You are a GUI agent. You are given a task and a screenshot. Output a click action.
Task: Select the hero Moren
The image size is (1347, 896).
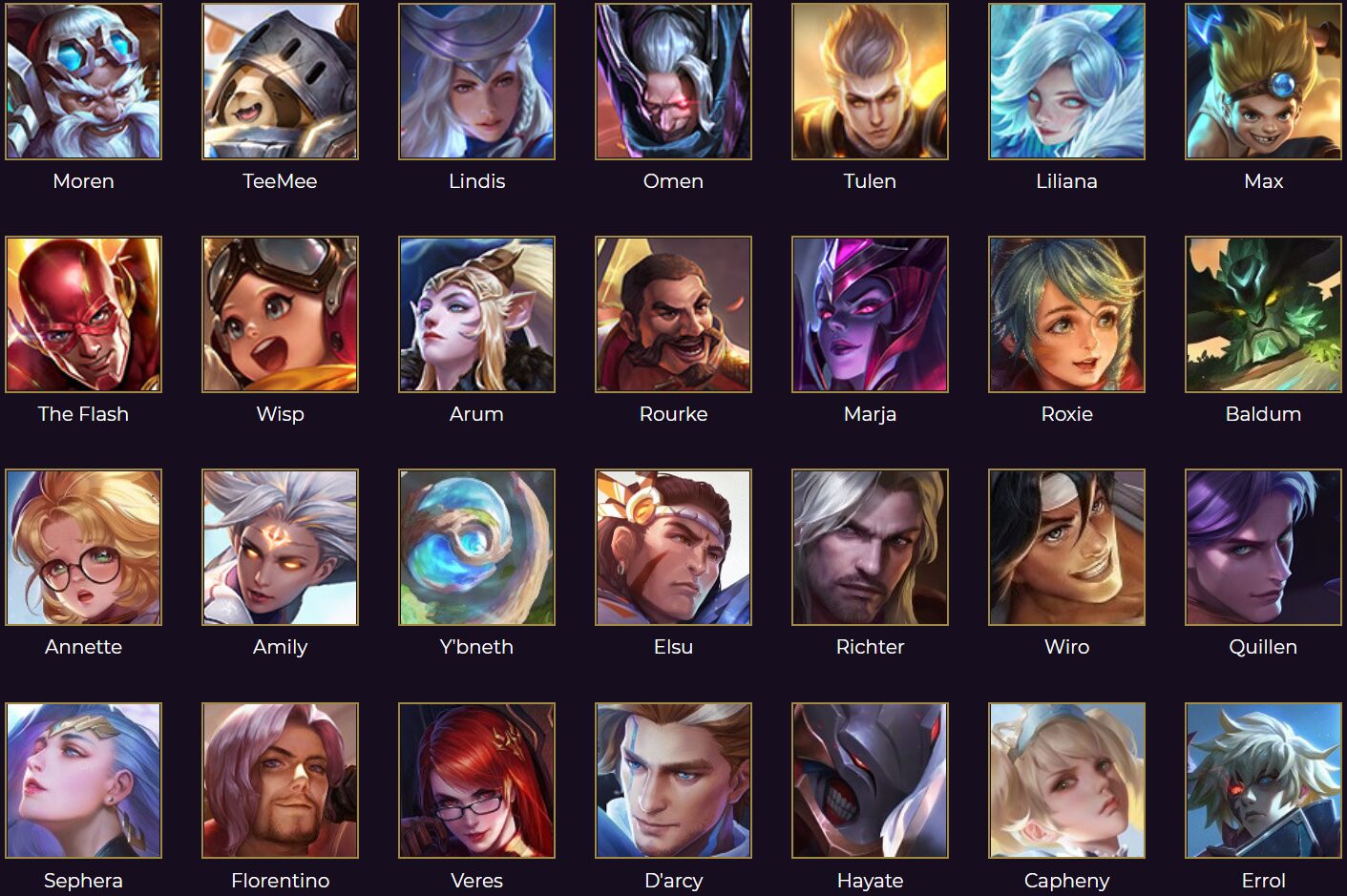point(84,81)
